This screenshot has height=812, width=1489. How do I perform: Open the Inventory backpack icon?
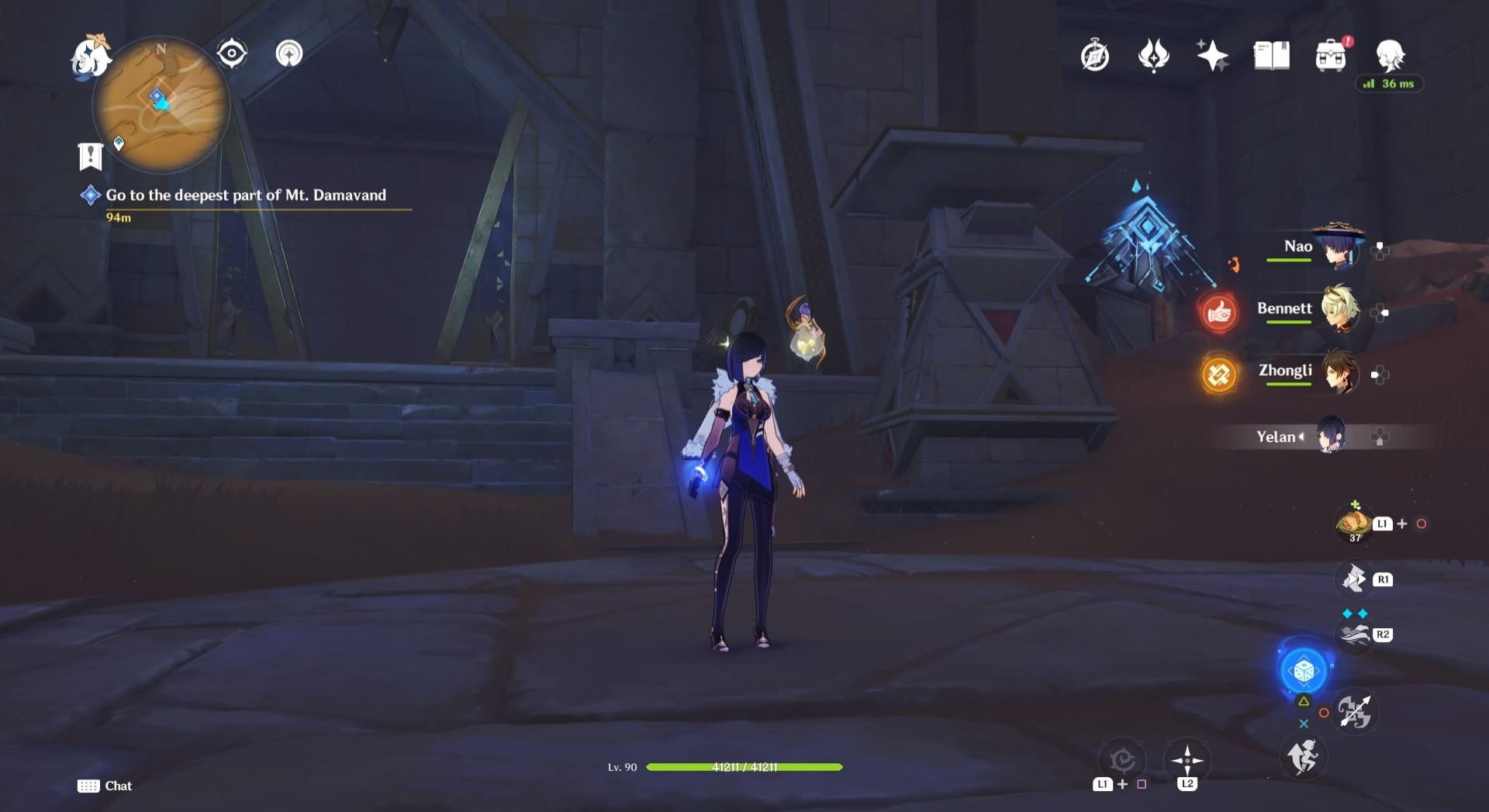coord(1329,54)
